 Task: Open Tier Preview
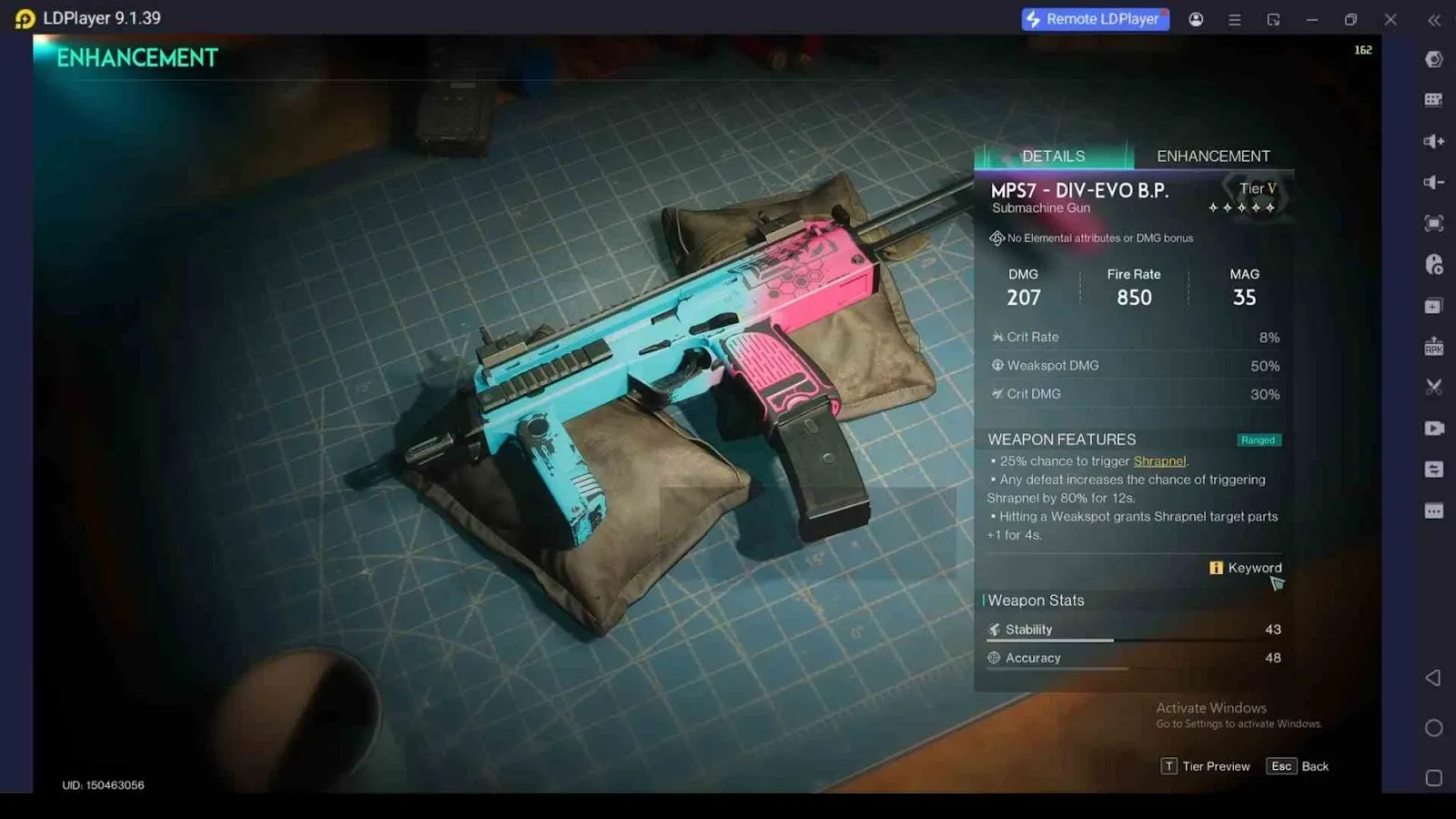coord(1206,766)
